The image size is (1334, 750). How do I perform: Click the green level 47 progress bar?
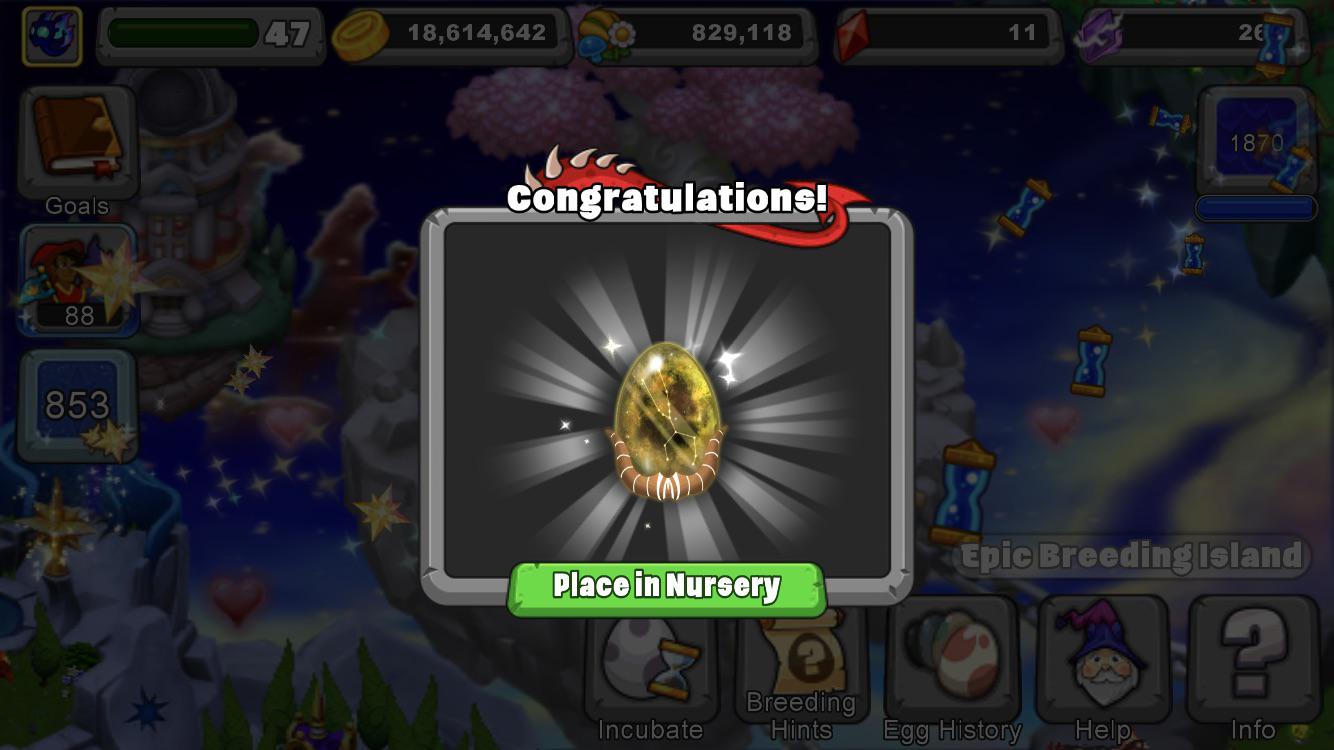point(200,30)
